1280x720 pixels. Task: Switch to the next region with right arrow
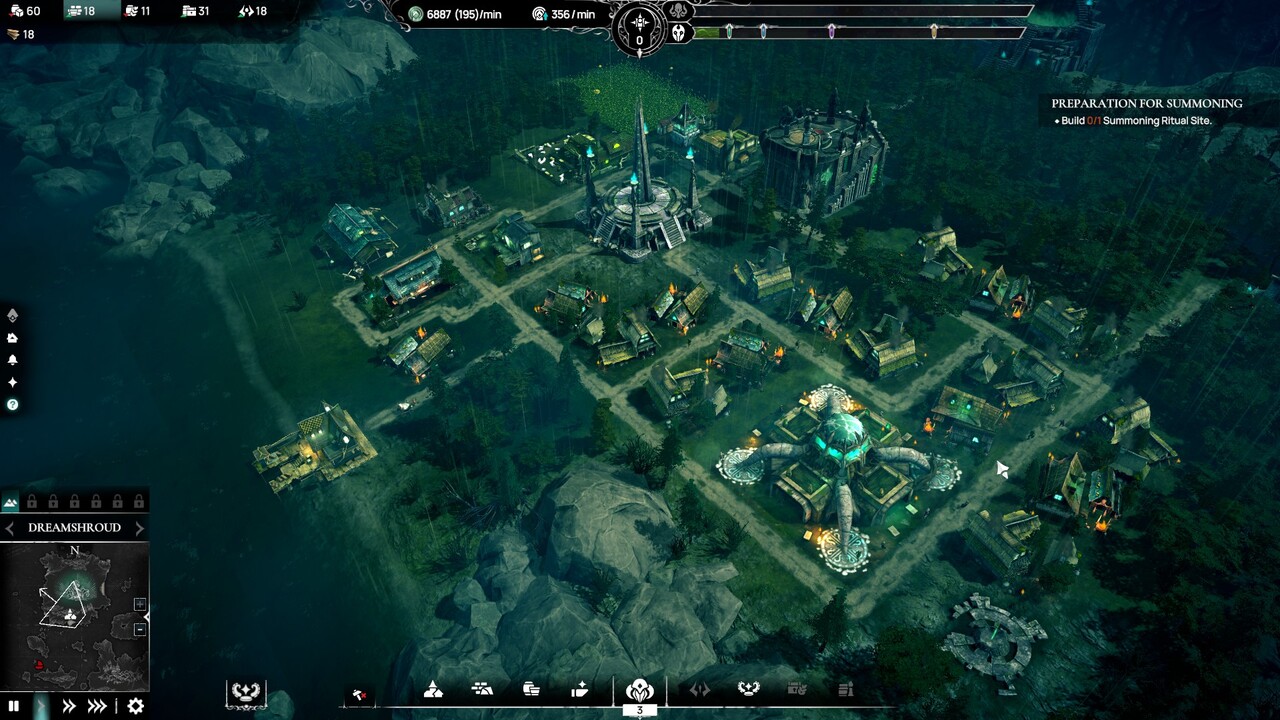click(x=139, y=528)
